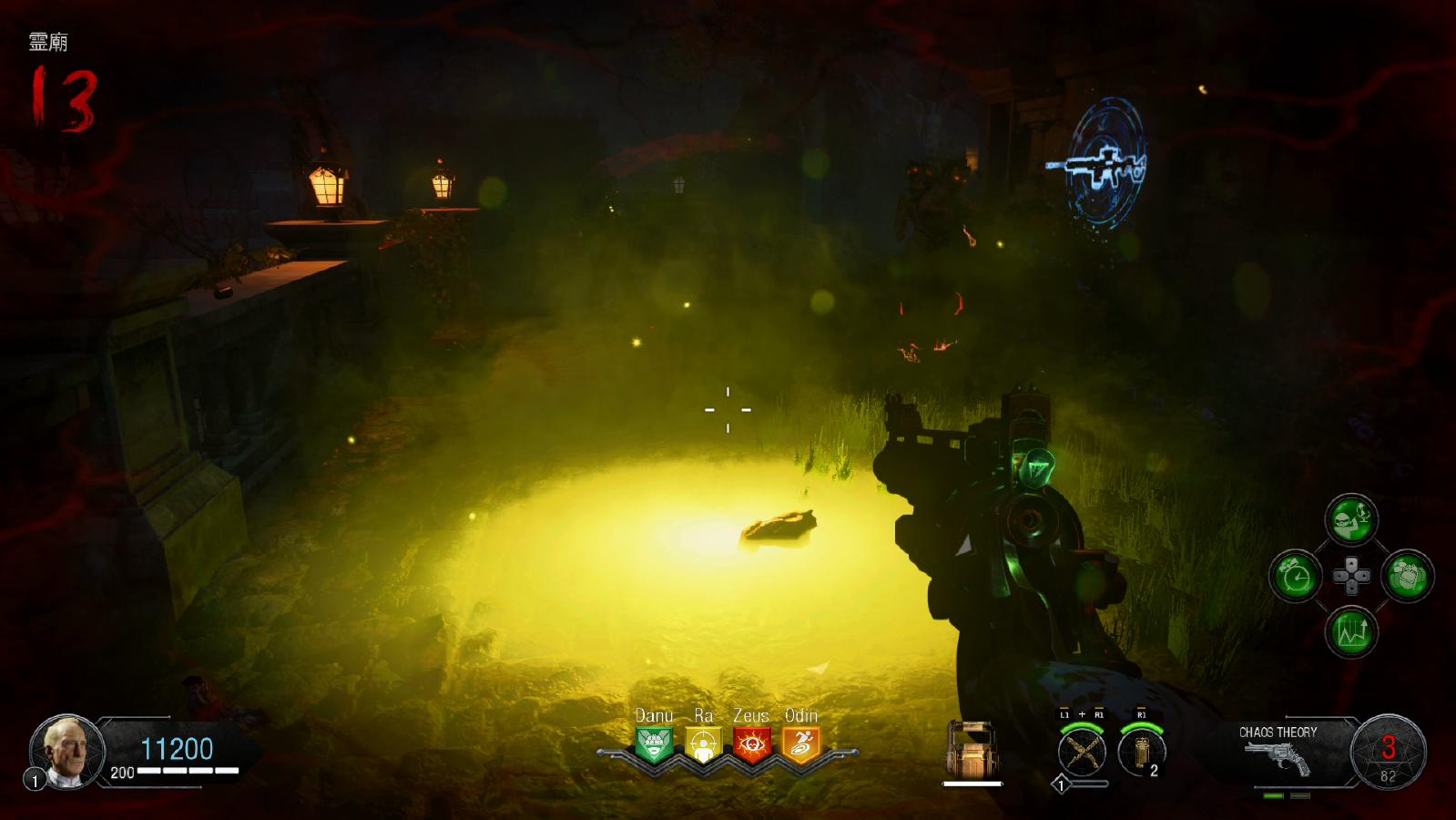Use the alarm clock elixir
This screenshot has height=820, width=1456.
coord(1295,576)
